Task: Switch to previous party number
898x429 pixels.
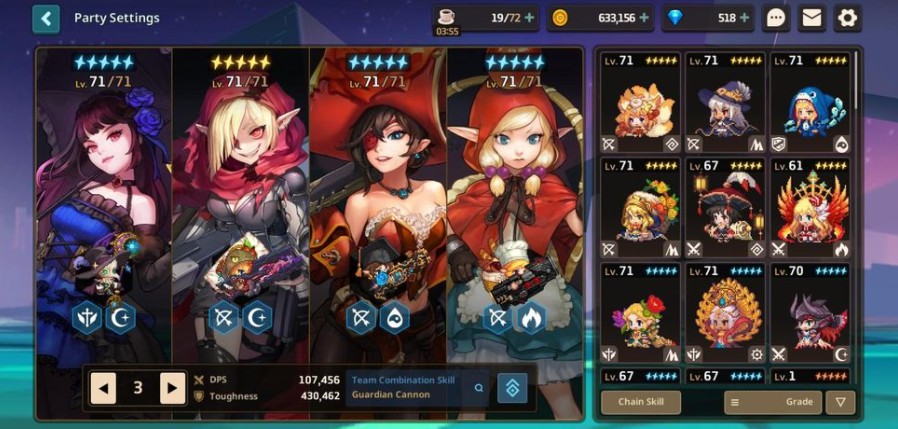Action: pos(103,388)
